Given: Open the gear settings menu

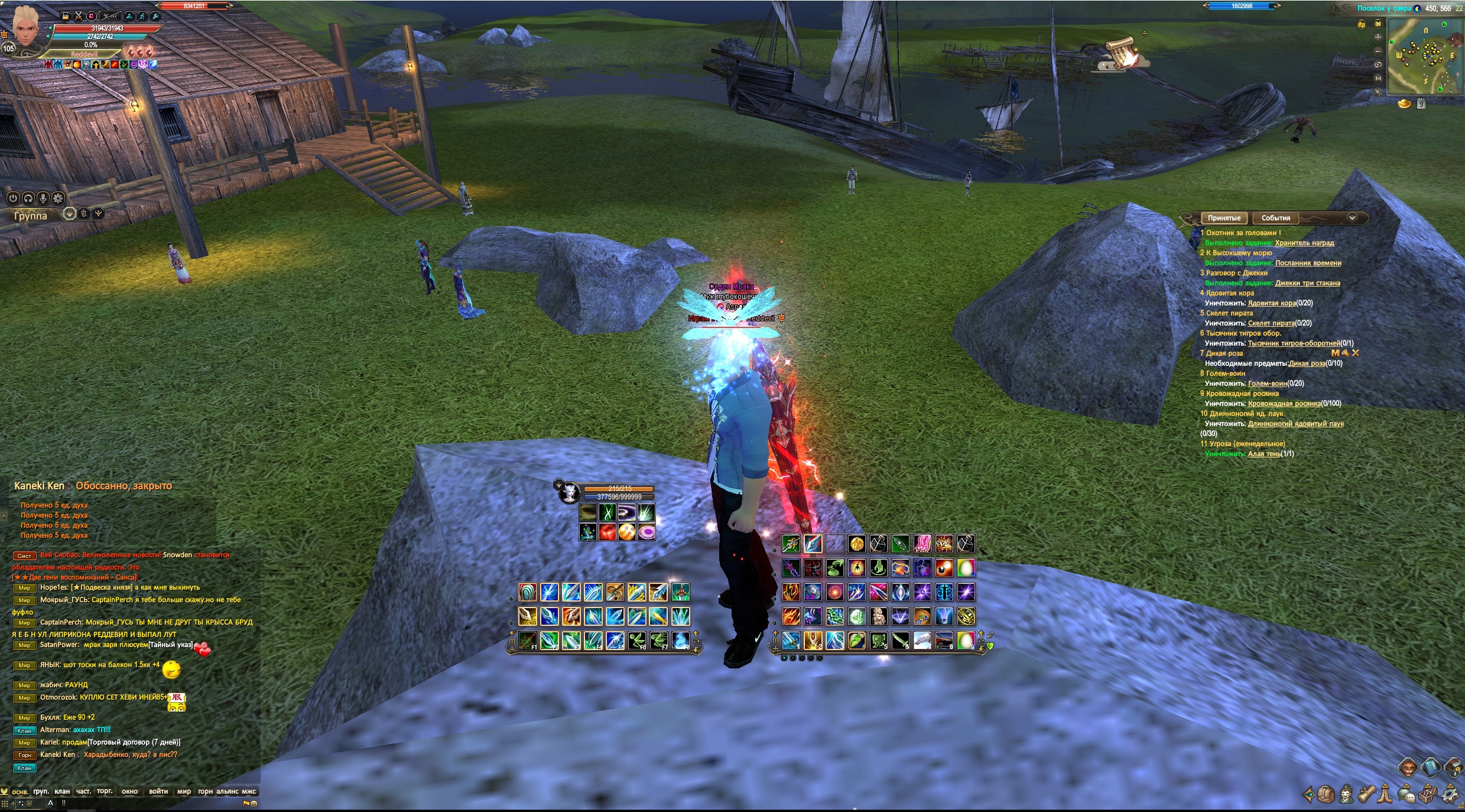Looking at the screenshot, I should [1450, 795].
